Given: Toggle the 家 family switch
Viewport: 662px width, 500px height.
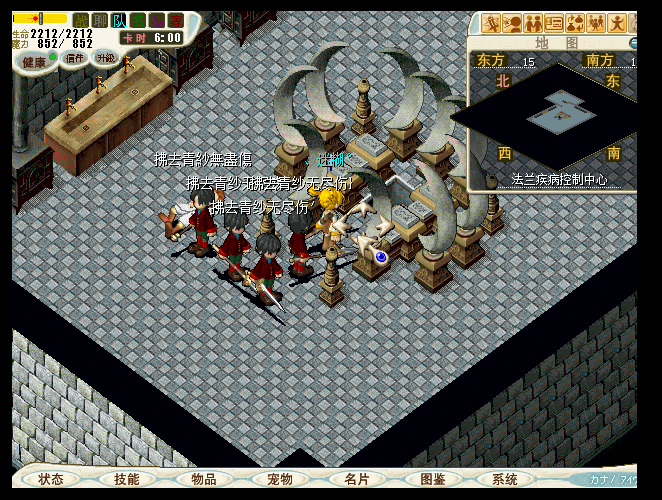Looking at the screenshot, I should tap(176, 20).
